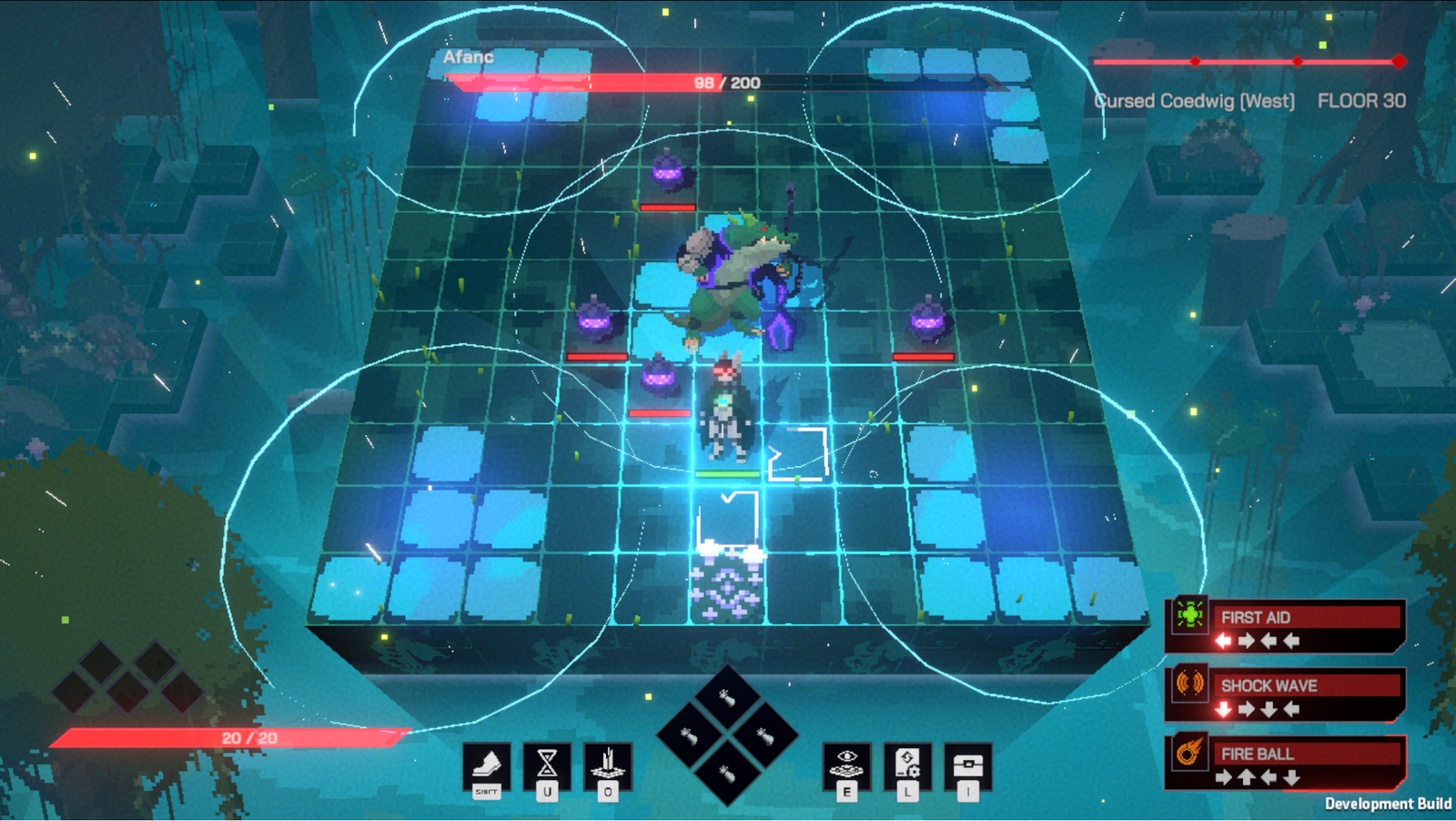The width and height of the screenshot is (1456, 821).
Task: Activate the boot dash ability icon
Action: click(487, 765)
